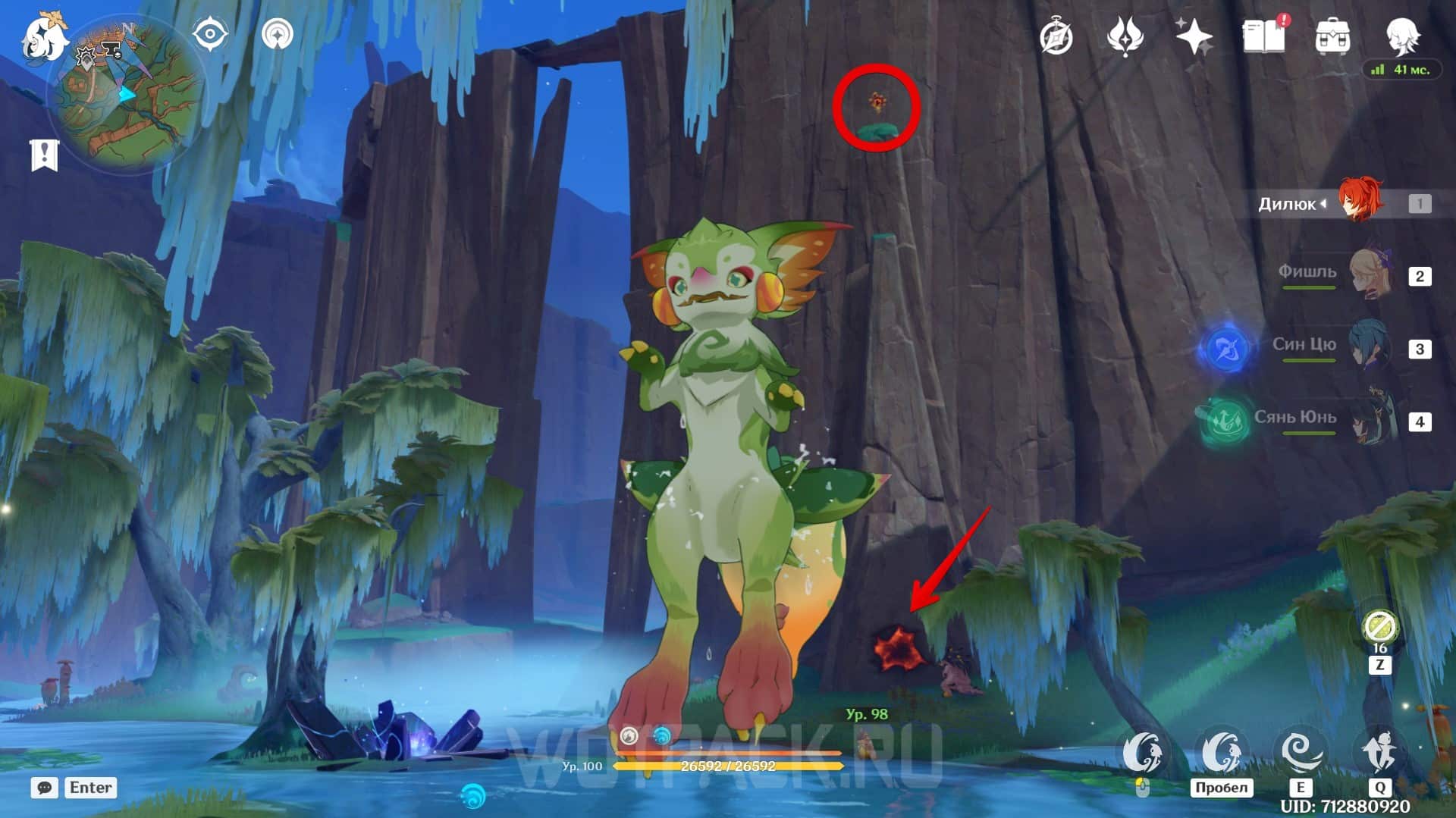Viewport: 1456px width, 818px height.
Task: Open the compass events icon
Action: tap(1056, 36)
